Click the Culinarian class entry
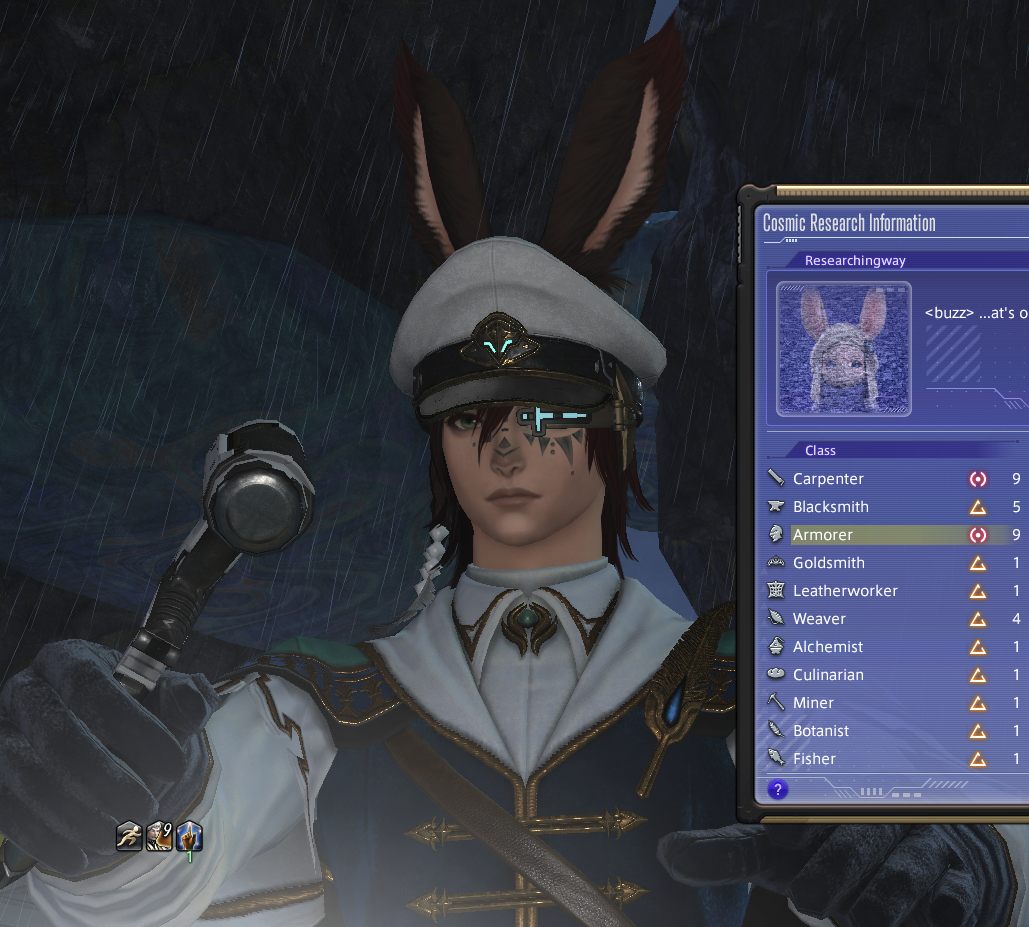 pos(828,675)
